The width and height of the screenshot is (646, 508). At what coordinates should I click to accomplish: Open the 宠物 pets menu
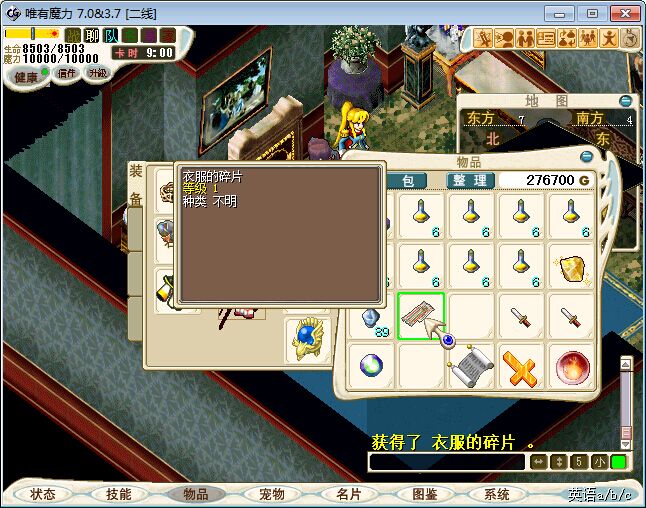click(x=272, y=494)
